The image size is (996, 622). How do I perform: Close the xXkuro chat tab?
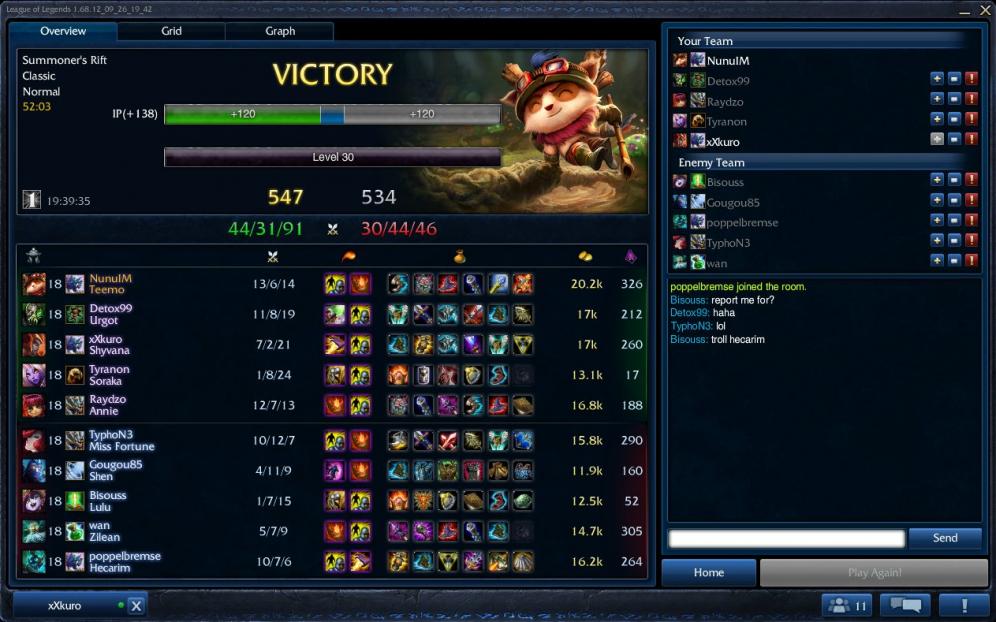137,606
